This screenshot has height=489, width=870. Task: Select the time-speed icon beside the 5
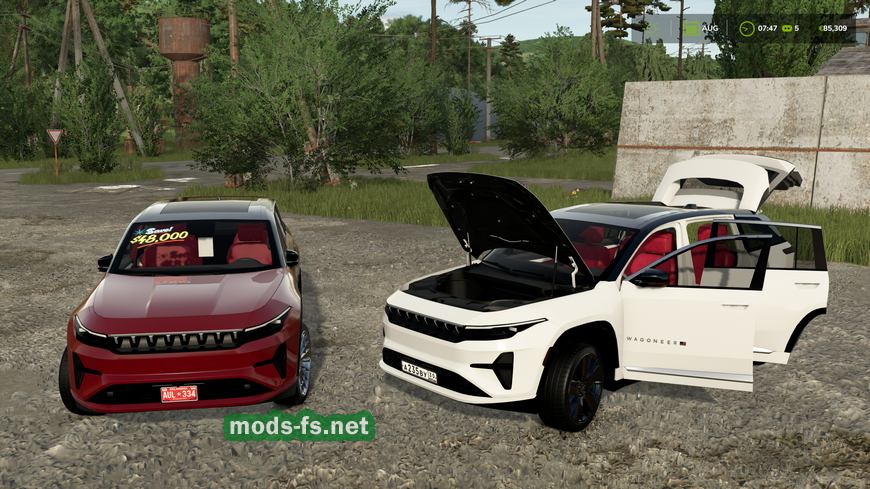point(787,29)
